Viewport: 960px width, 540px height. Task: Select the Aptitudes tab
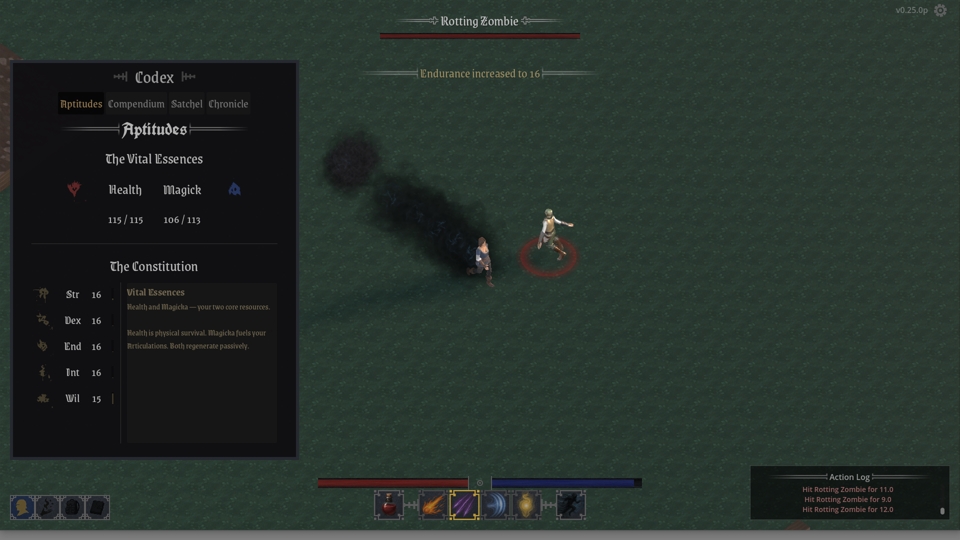(x=81, y=104)
